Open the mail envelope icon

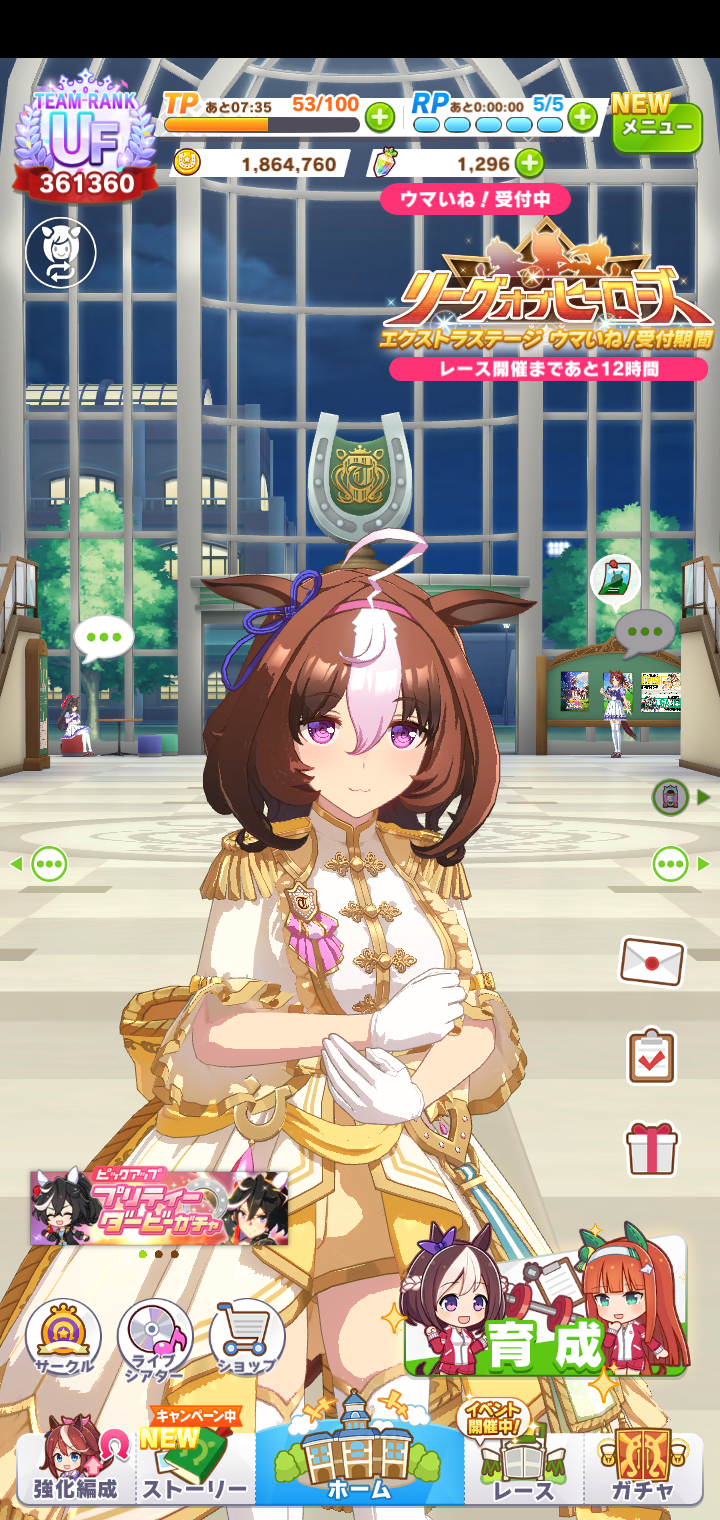(x=652, y=962)
